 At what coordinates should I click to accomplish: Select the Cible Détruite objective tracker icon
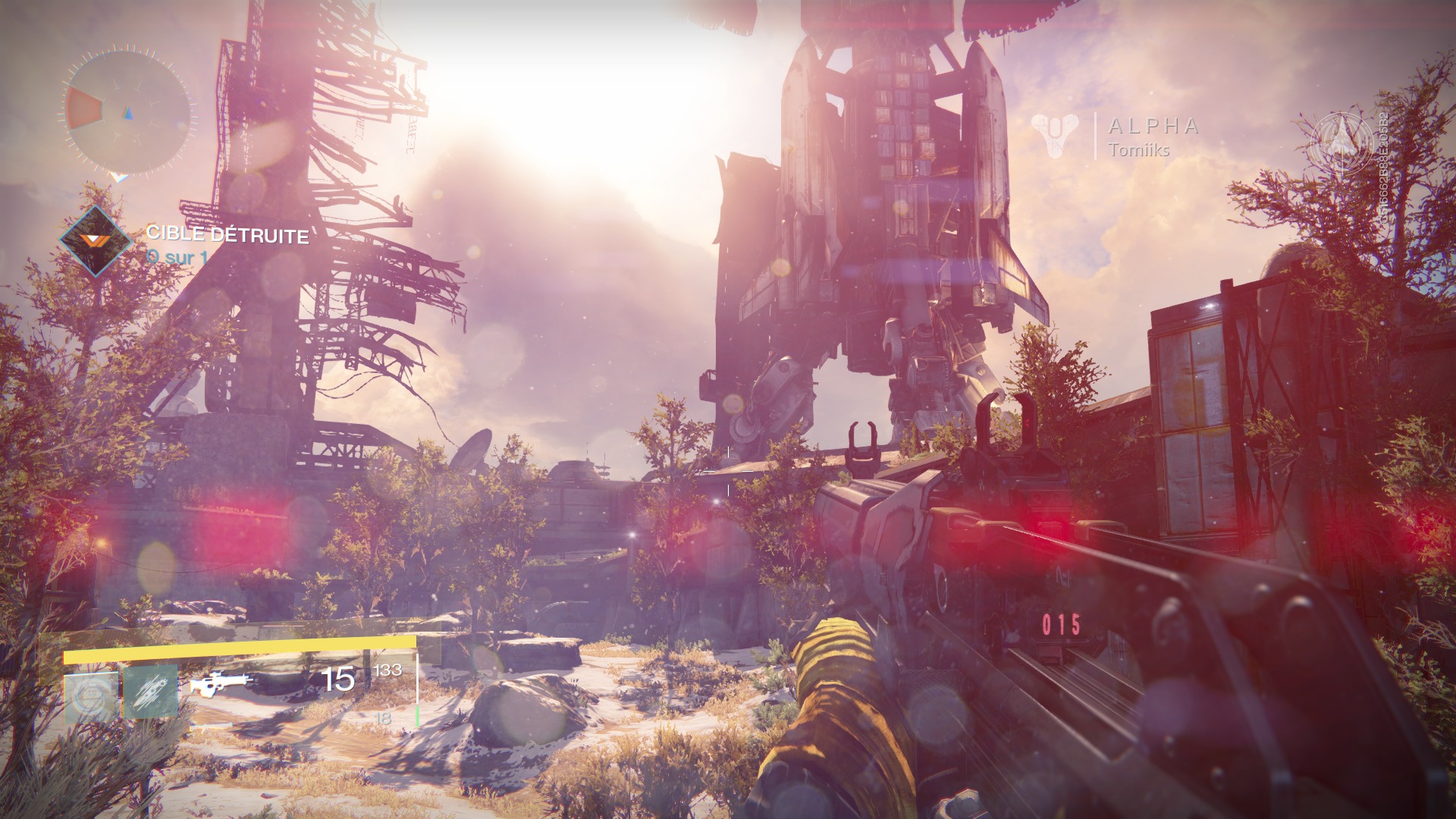click(95, 240)
